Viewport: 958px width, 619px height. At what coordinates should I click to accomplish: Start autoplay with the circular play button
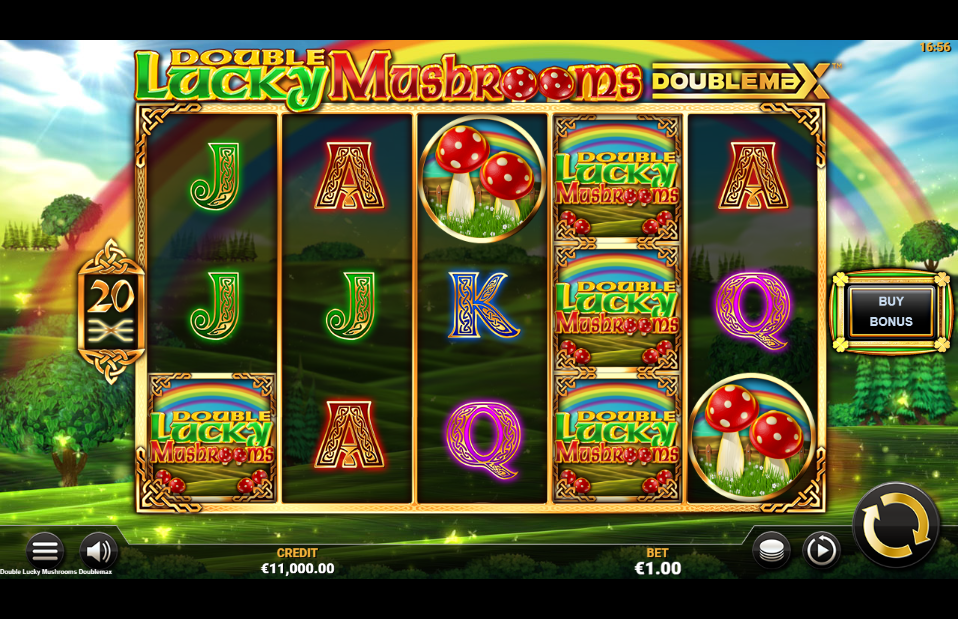[x=821, y=550]
